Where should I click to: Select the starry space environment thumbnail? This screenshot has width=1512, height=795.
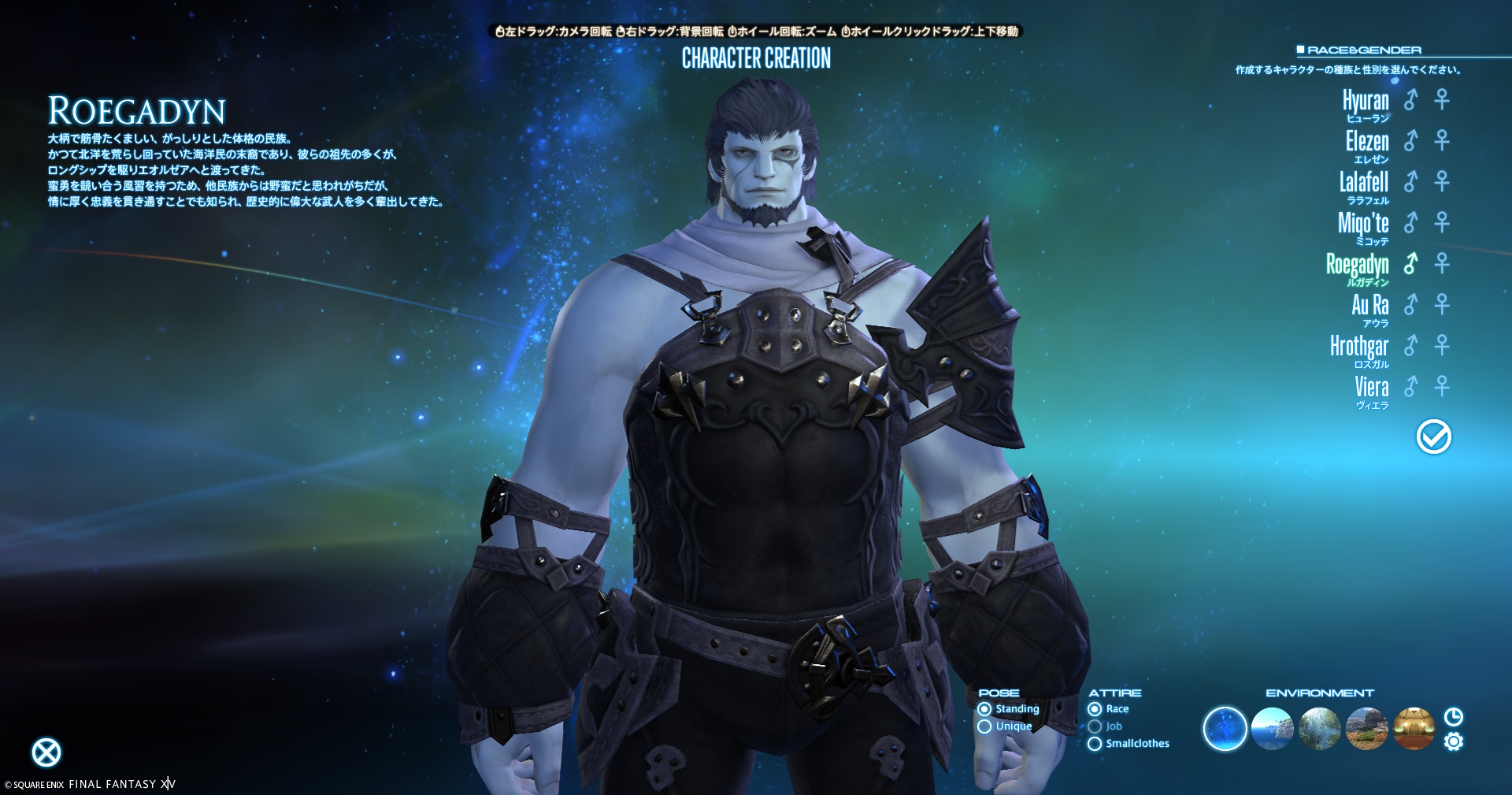[1225, 729]
